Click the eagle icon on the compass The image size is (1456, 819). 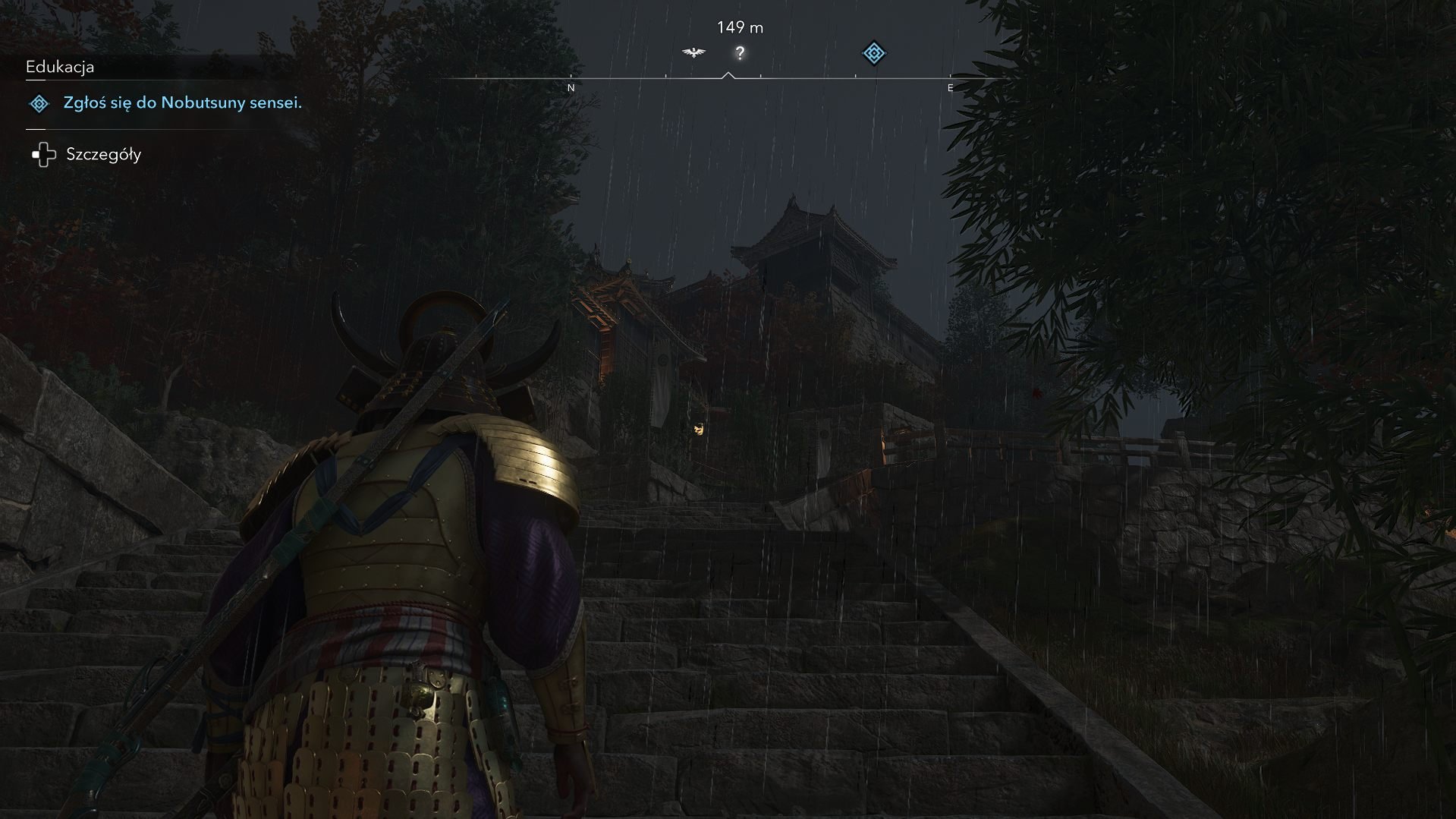coord(693,52)
